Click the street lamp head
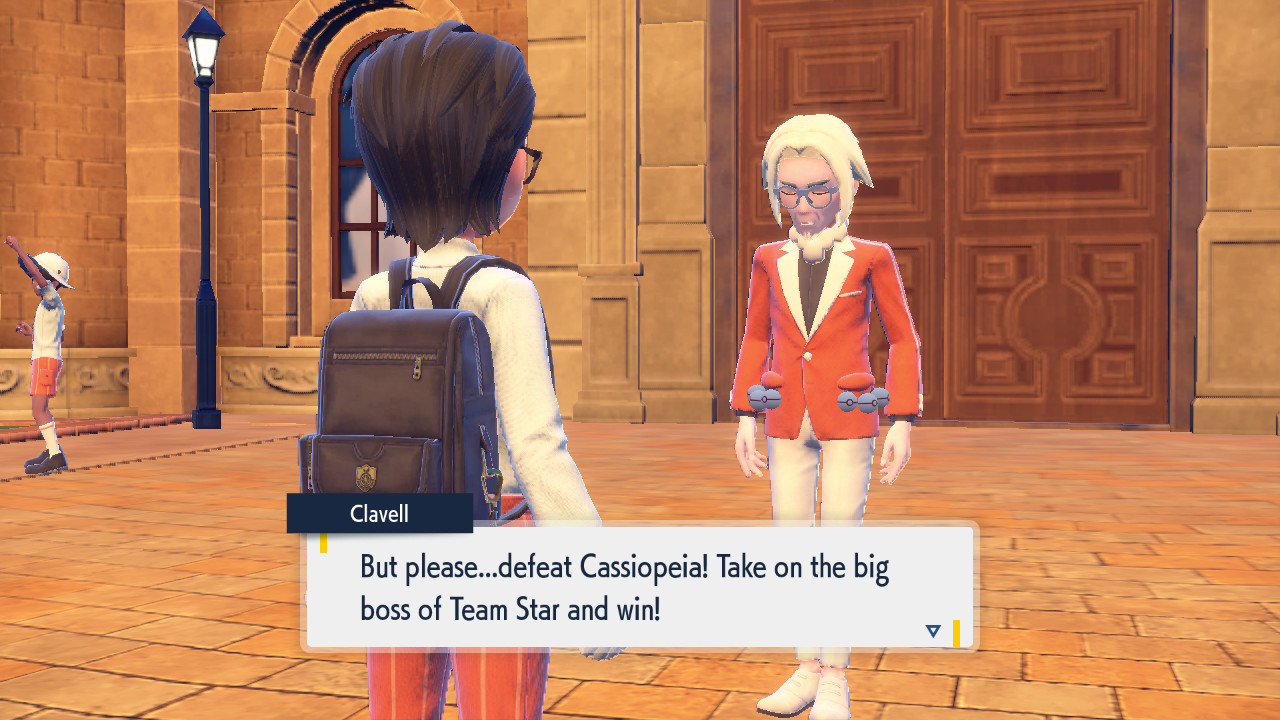 pos(203,49)
